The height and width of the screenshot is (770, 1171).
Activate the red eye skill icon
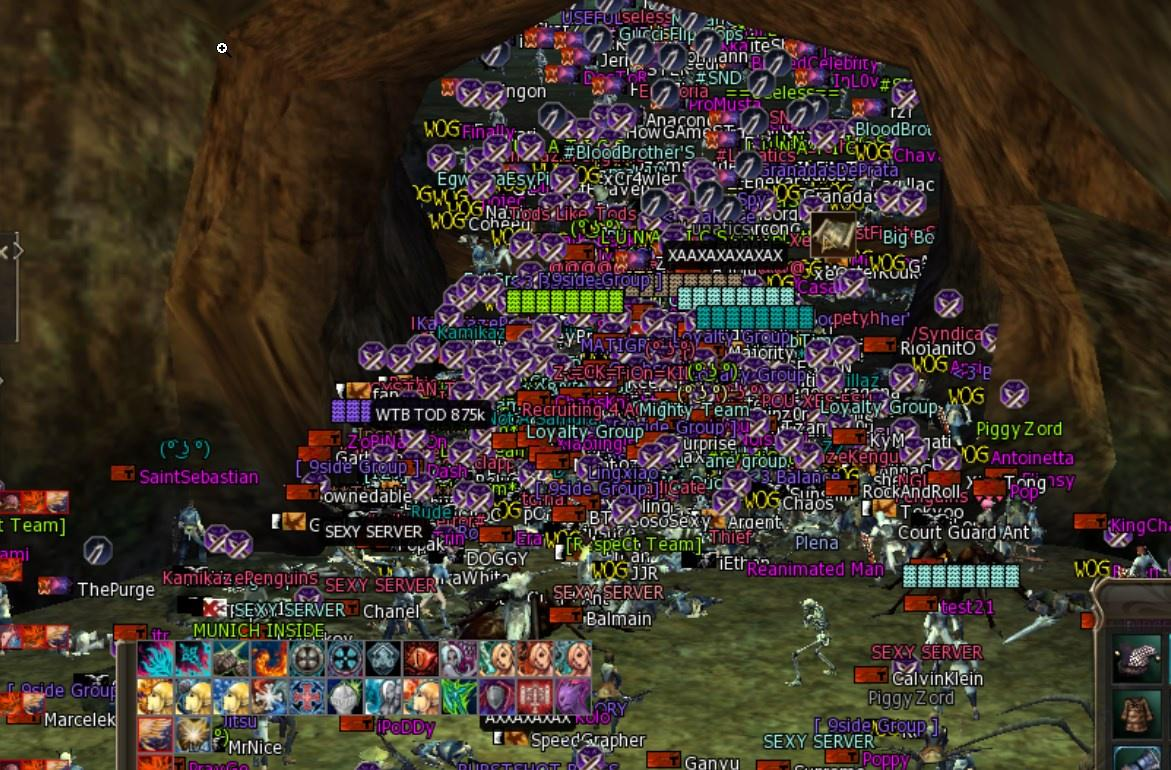420,659
